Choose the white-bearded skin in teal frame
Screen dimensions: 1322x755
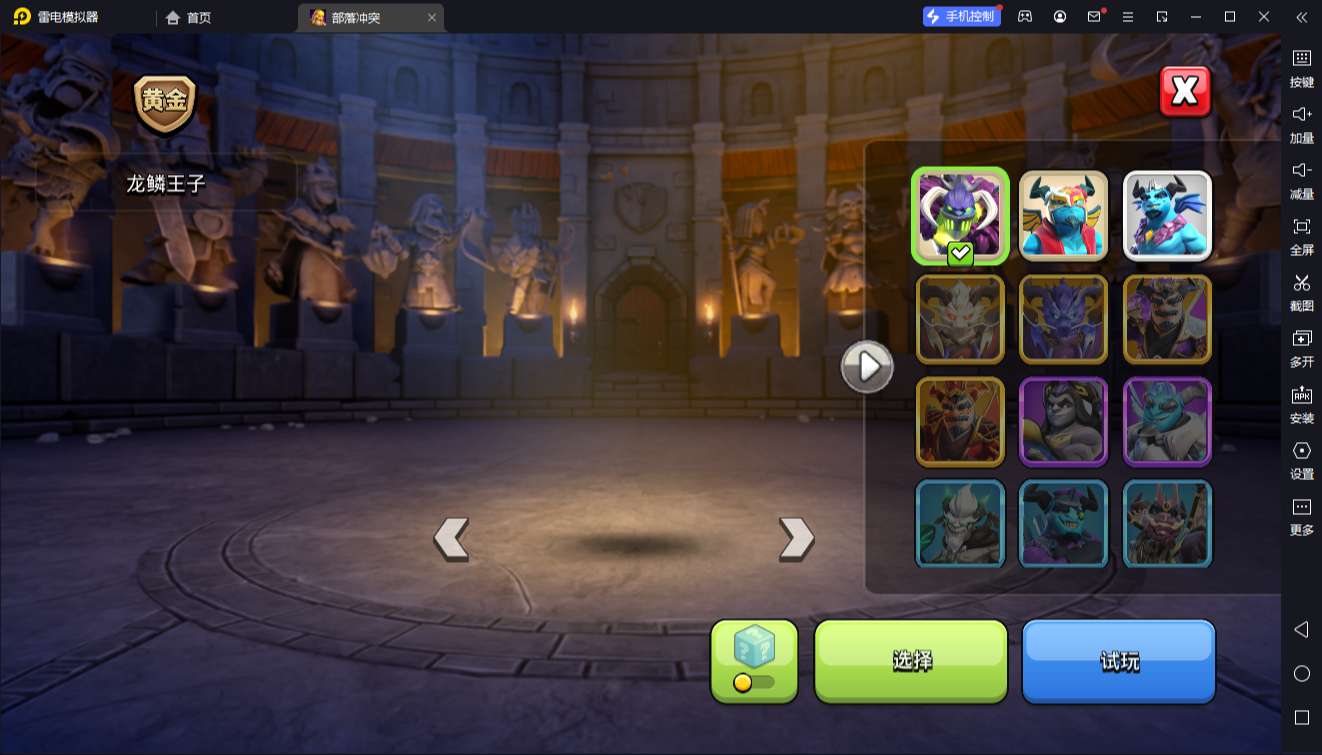(960, 524)
